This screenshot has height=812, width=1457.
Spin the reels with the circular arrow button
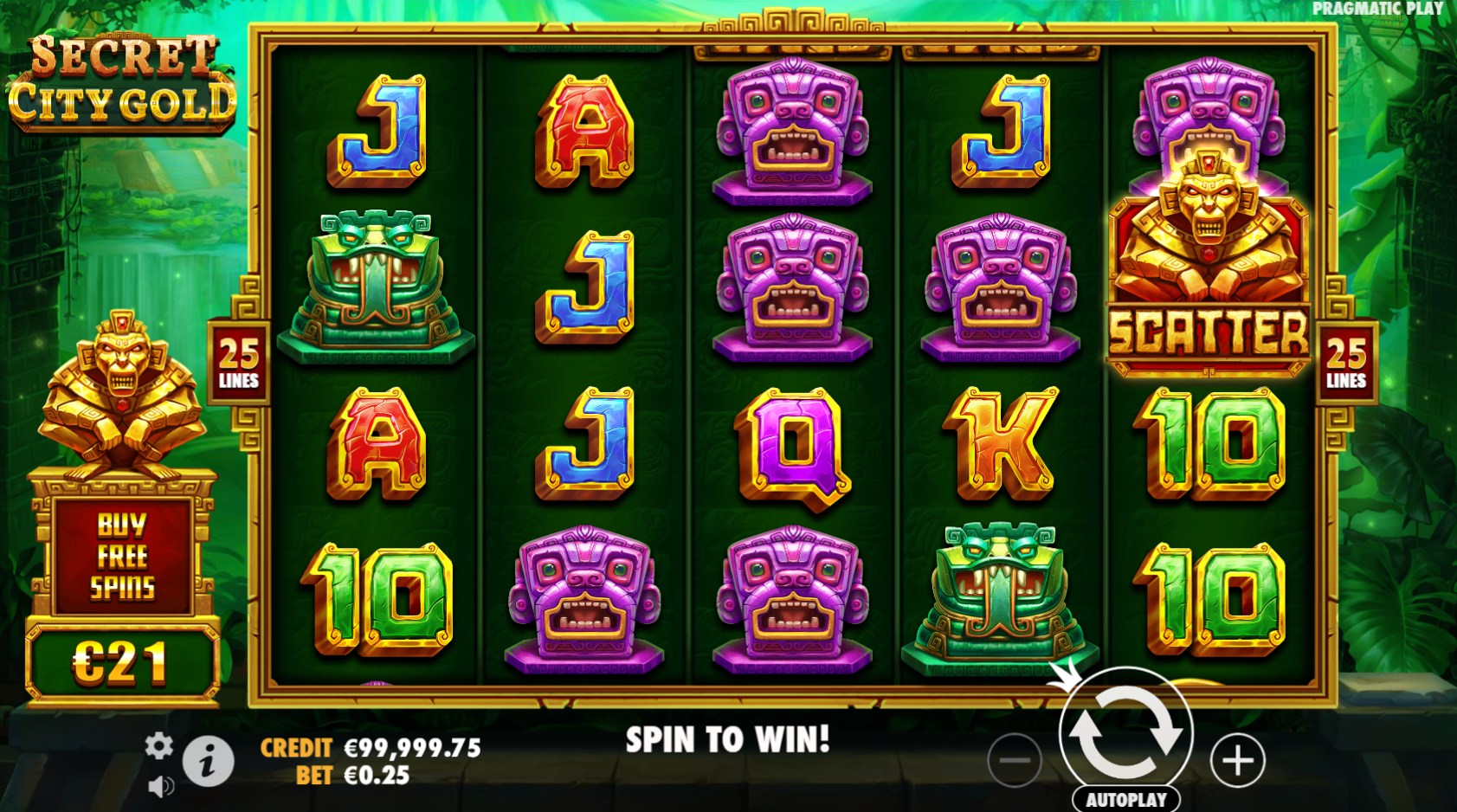point(1125,732)
